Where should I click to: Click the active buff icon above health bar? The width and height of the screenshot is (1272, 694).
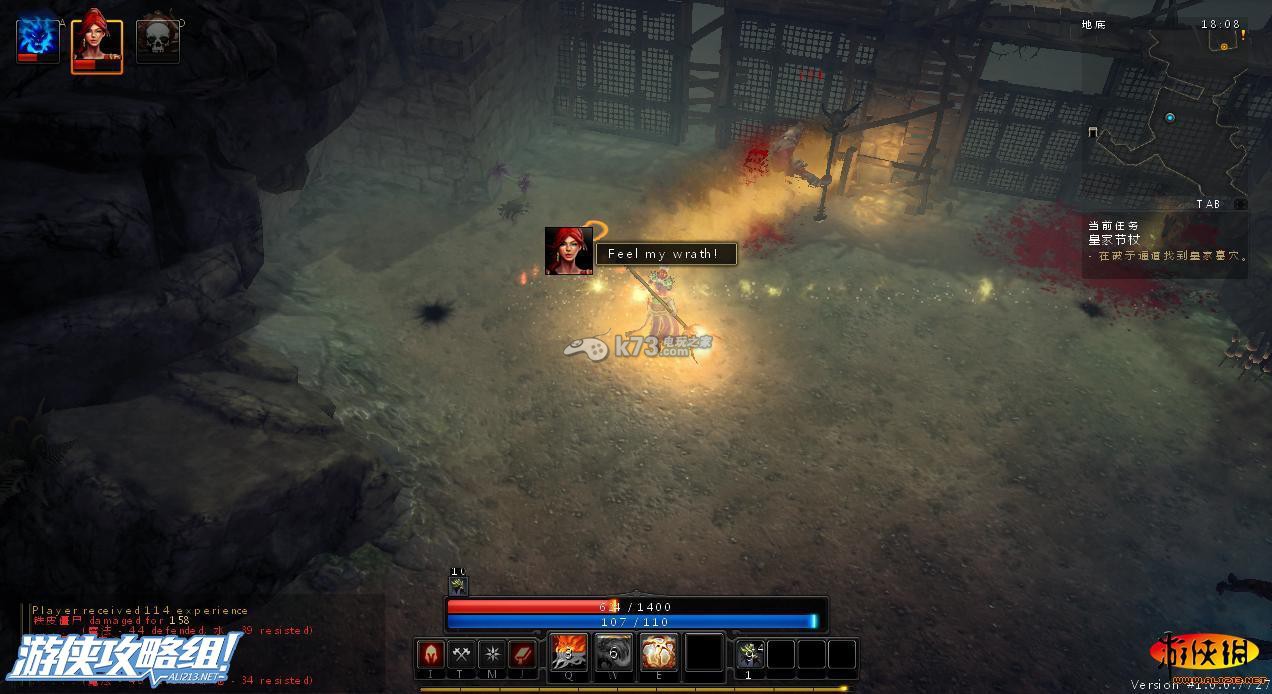click(x=458, y=586)
